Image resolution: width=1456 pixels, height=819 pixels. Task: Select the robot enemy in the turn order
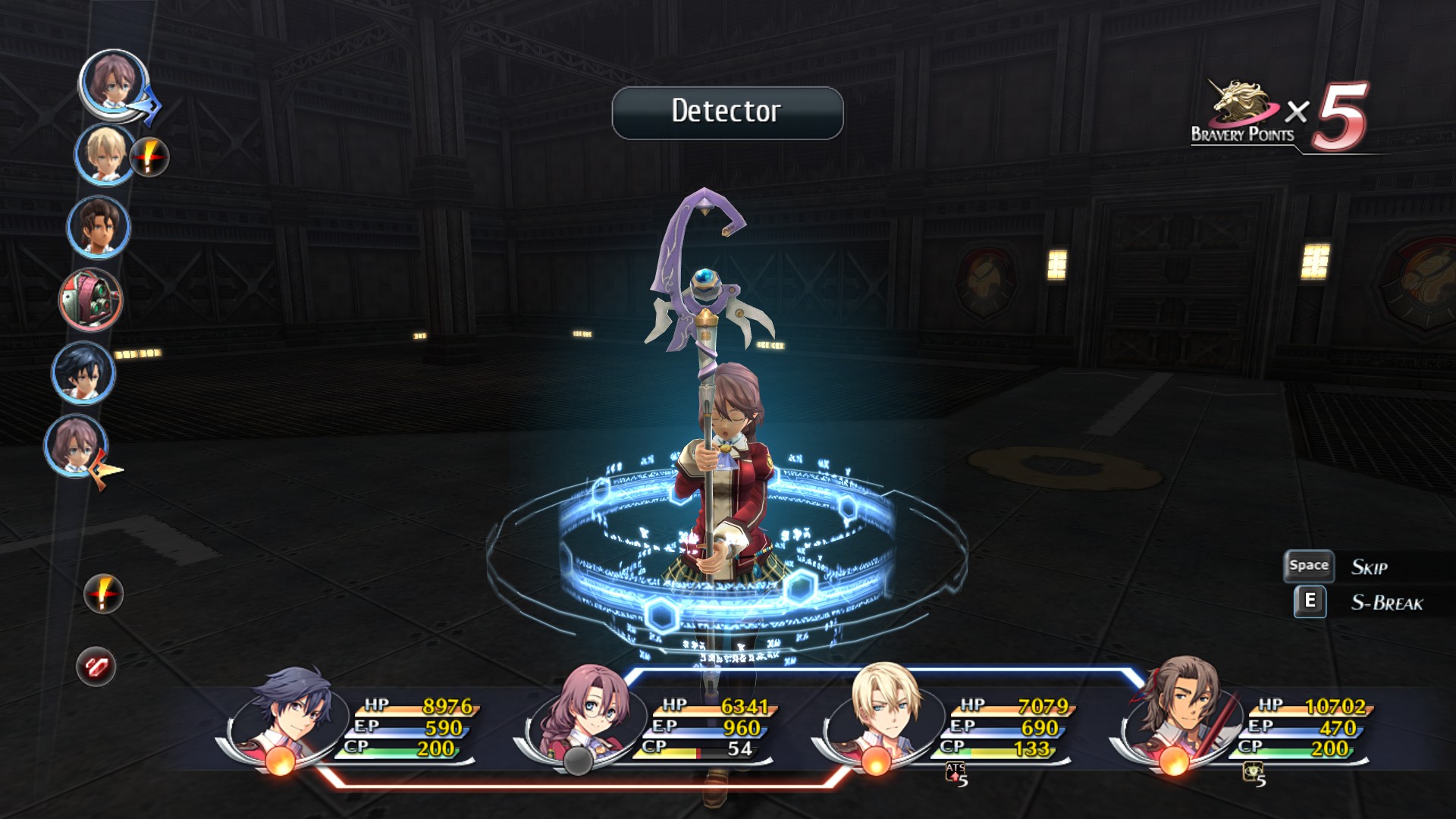tap(90, 300)
